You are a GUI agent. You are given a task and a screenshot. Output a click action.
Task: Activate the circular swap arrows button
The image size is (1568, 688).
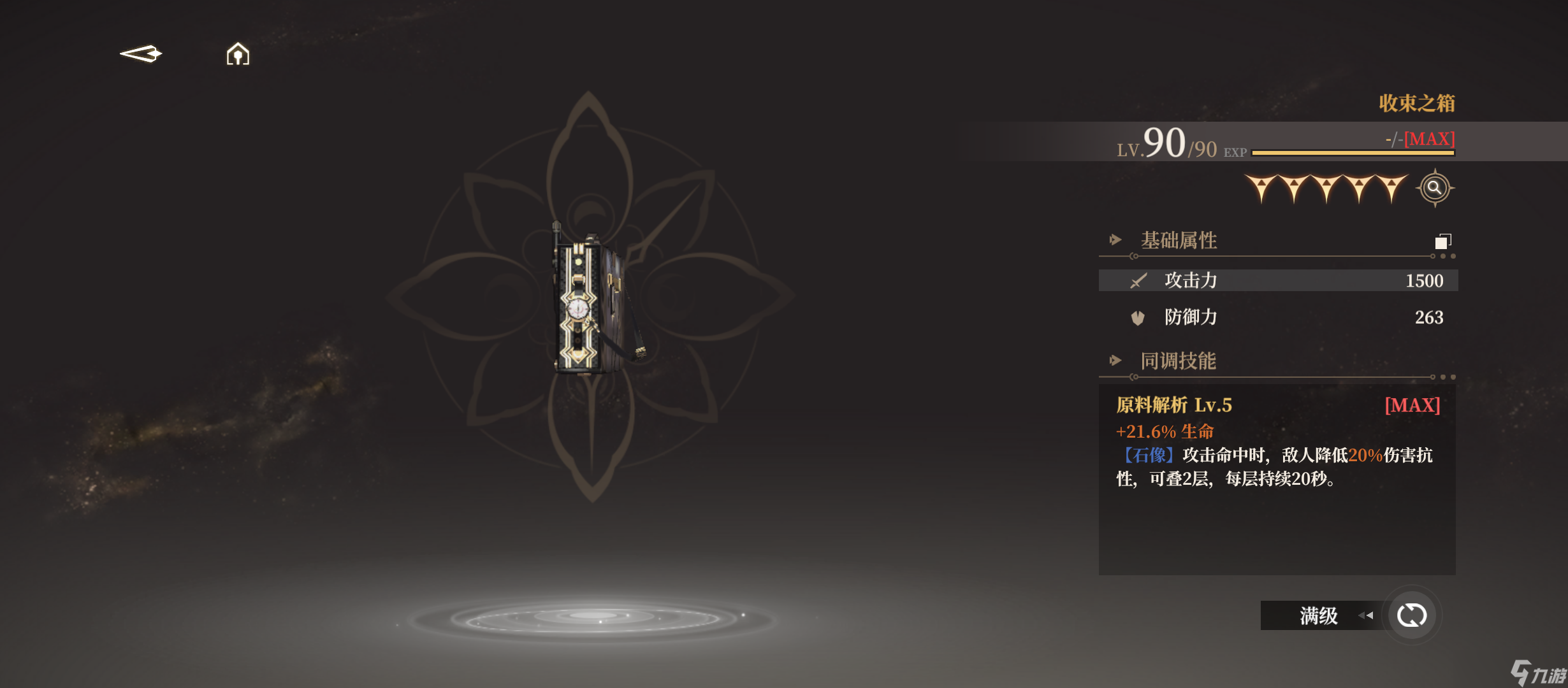[1411, 615]
